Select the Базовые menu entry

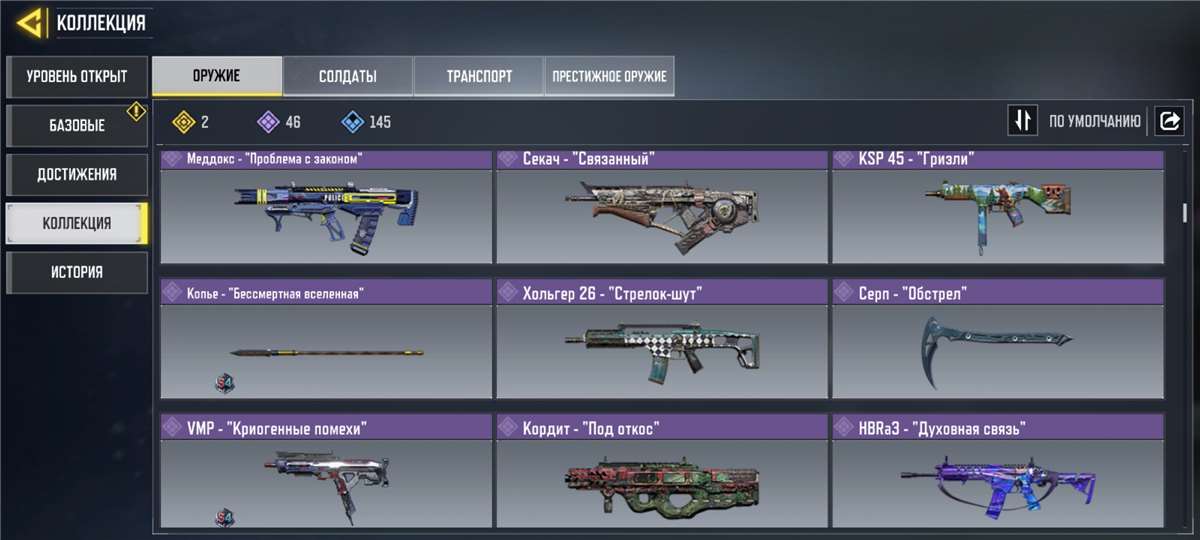click(x=76, y=126)
